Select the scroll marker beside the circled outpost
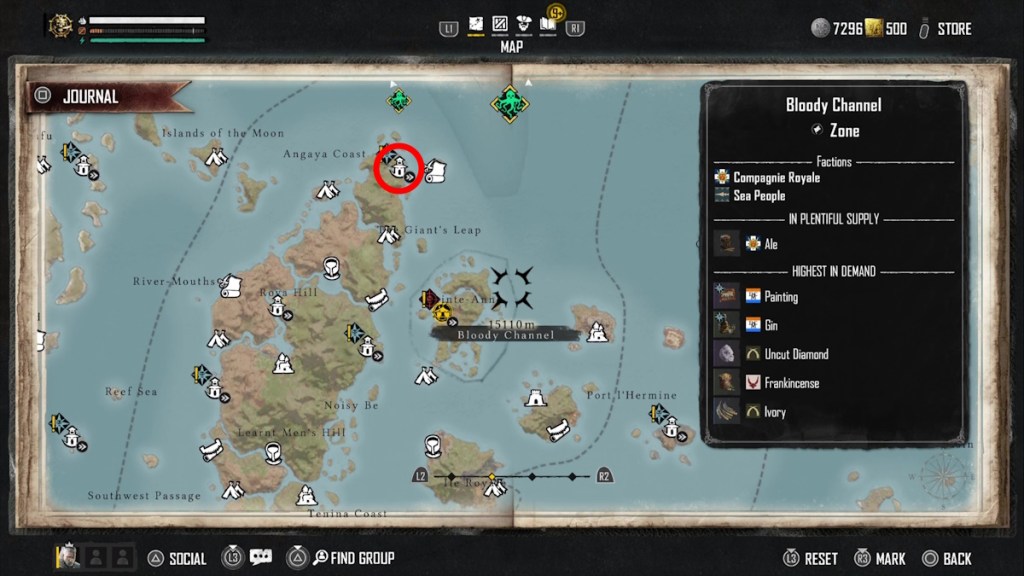Viewport: 1024px width, 576px height. click(x=435, y=172)
